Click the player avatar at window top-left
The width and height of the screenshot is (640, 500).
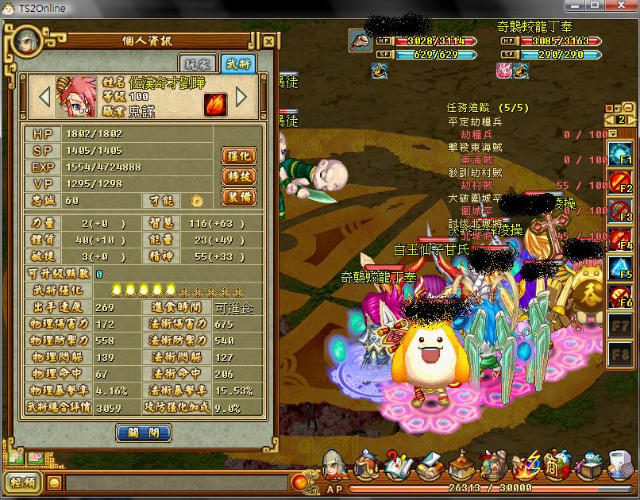pyautogui.click(x=25, y=39)
